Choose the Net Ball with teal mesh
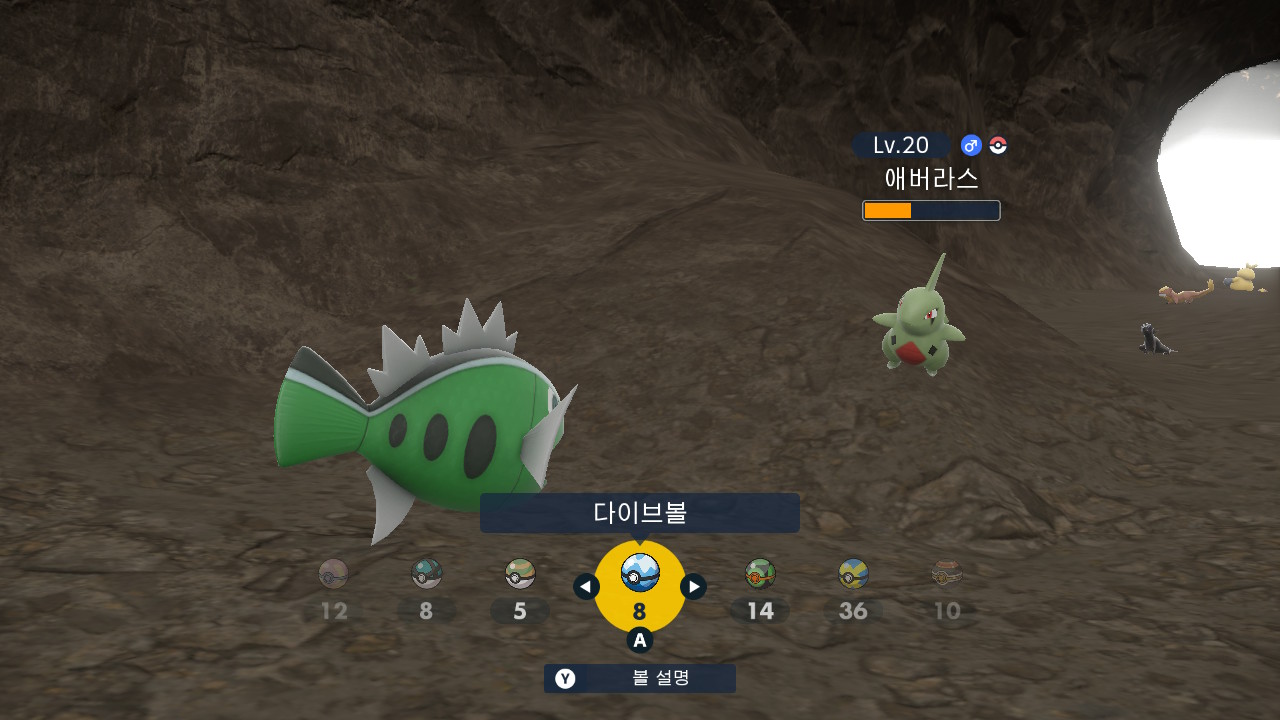Image resolution: width=1280 pixels, height=720 pixels. point(427,574)
